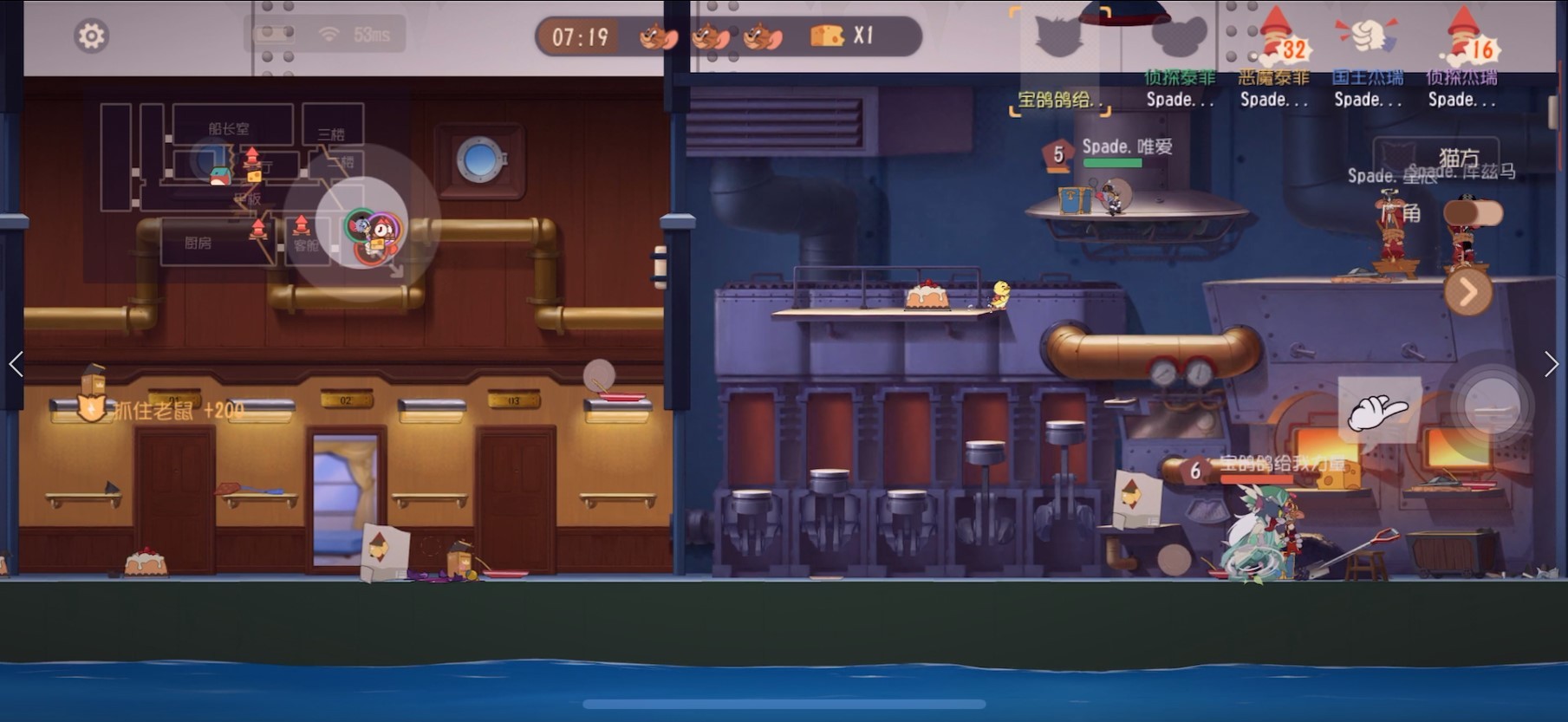Tap the round translucent joystick button

point(1492,406)
